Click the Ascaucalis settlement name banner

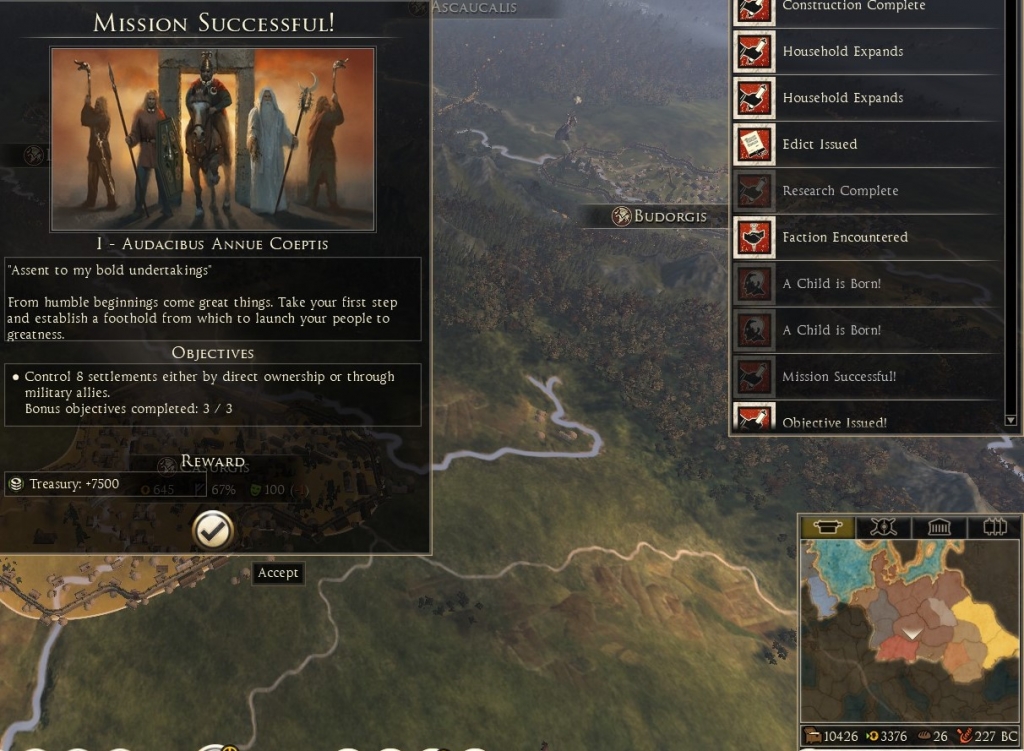click(x=475, y=8)
